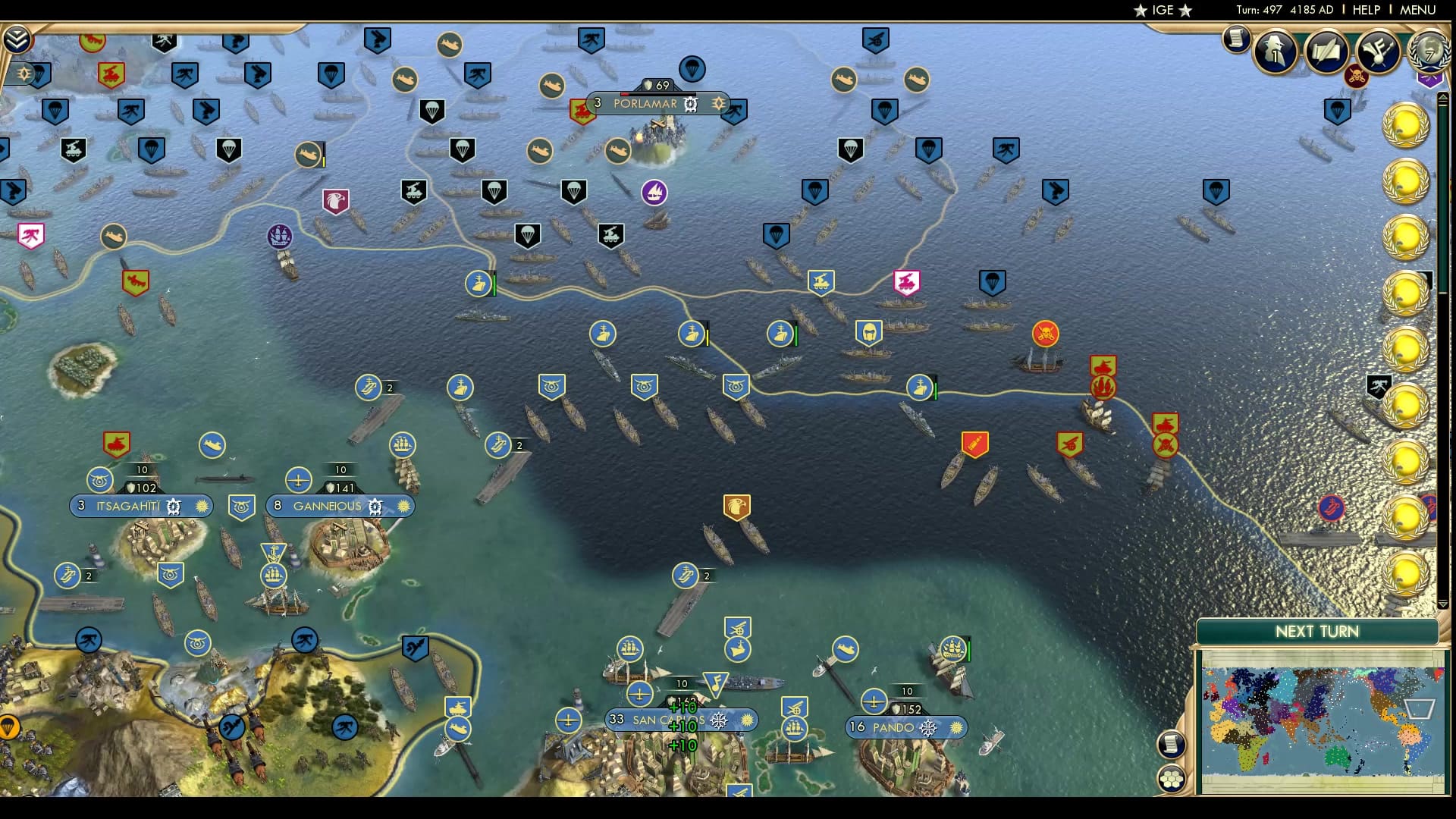
Task: Click the Great Person indicator showing 1
Action: (1275, 52)
